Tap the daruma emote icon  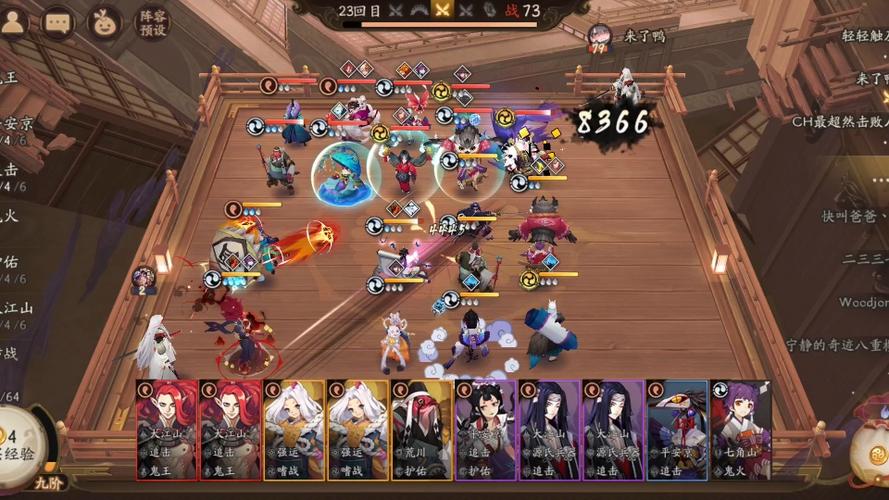coord(104,22)
